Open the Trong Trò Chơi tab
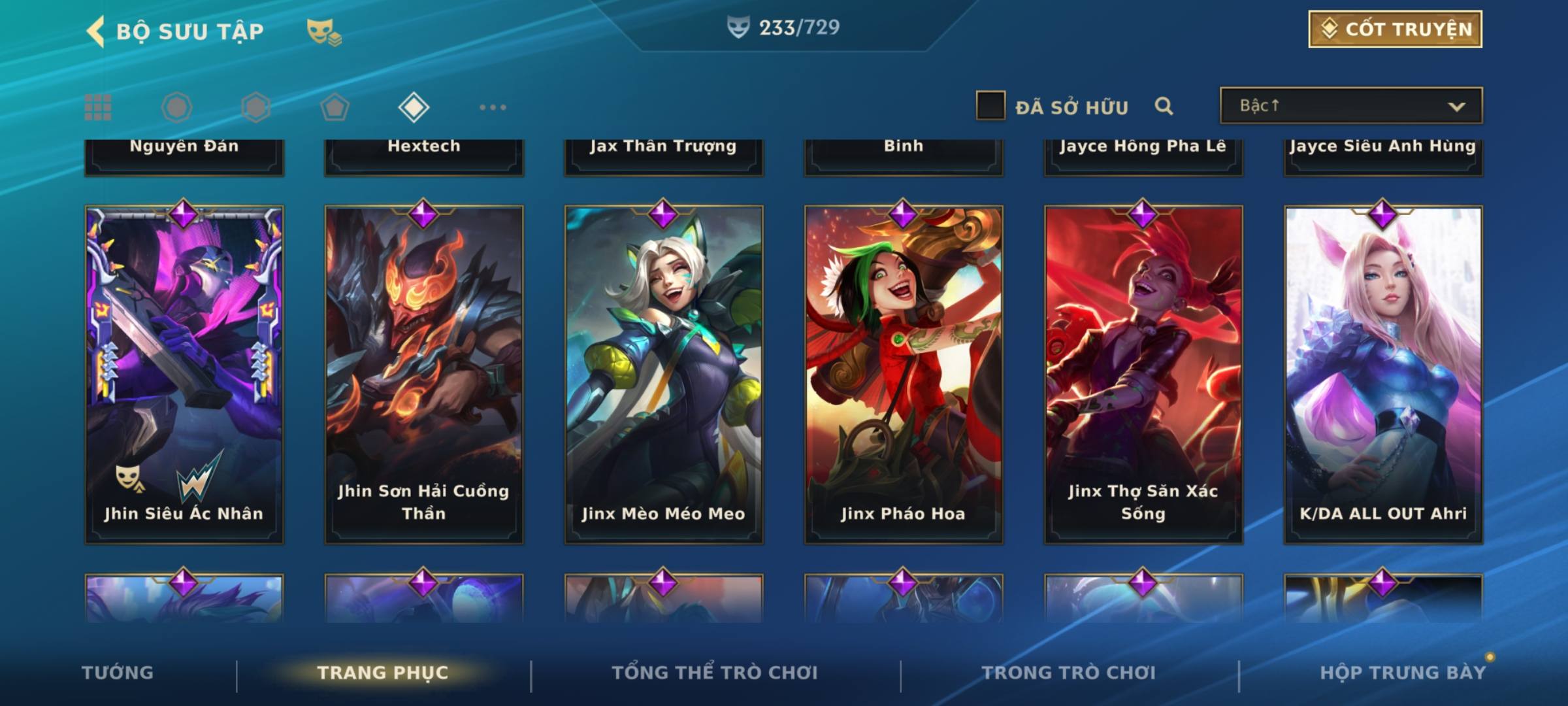The height and width of the screenshot is (706, 1568). 1069,673
